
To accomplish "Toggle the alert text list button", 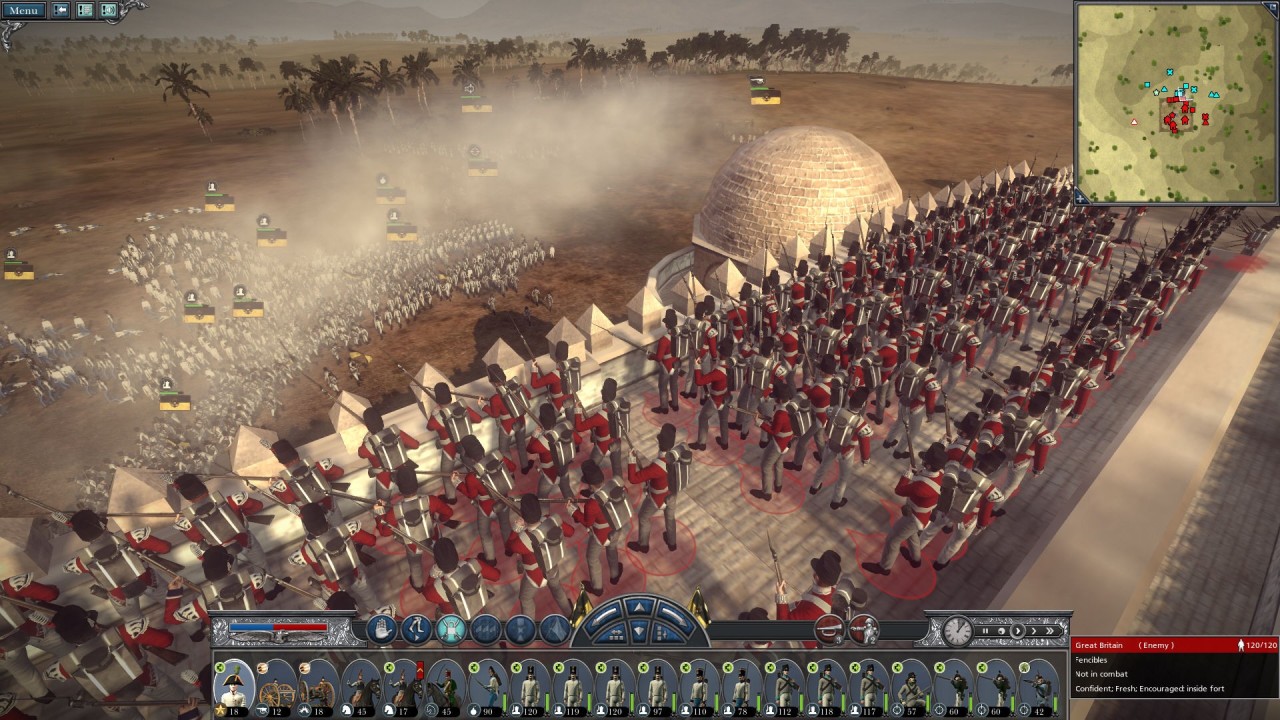I will coord(85,11).
